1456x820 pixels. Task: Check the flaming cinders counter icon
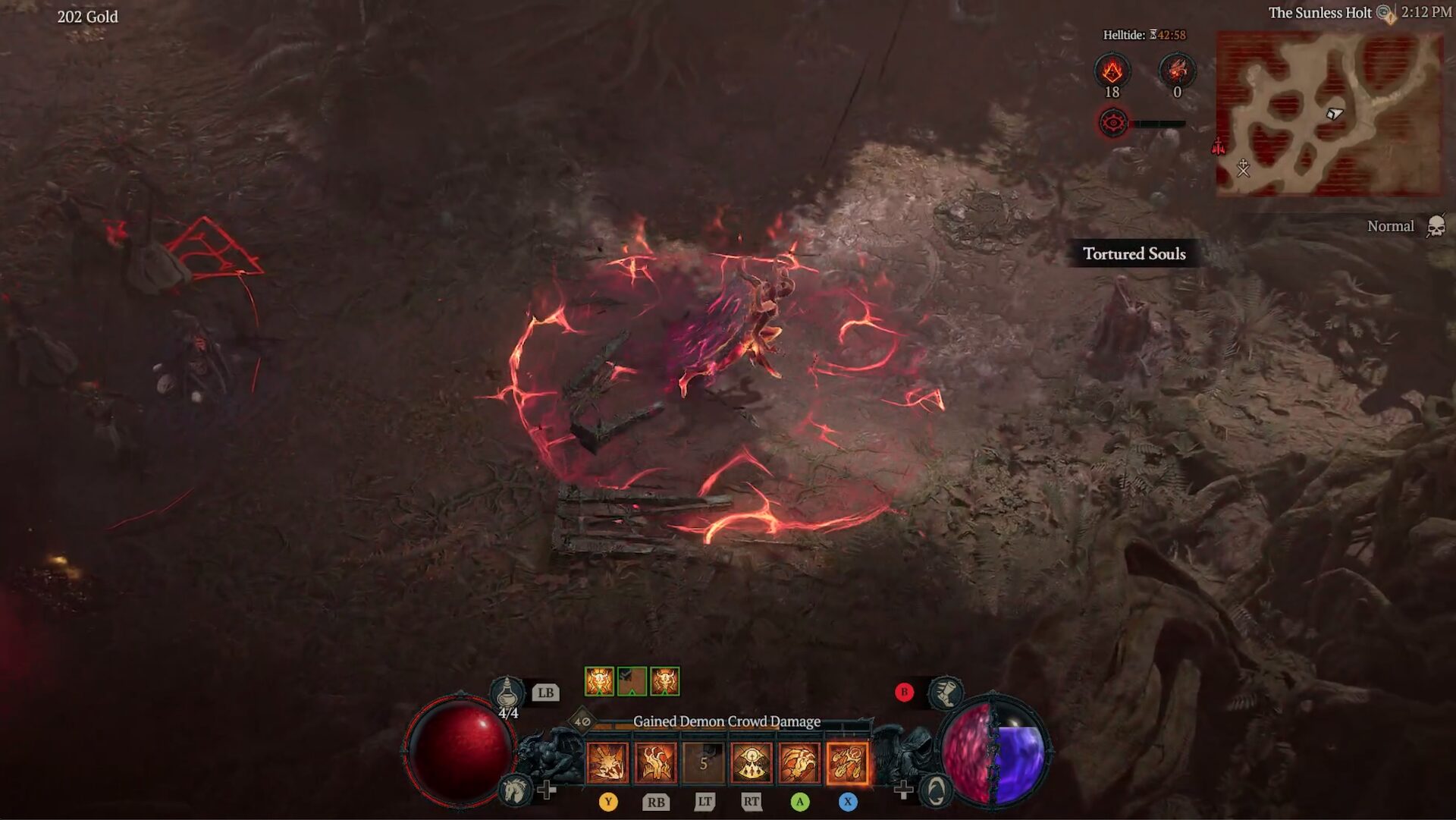(x=1112, y=71)
